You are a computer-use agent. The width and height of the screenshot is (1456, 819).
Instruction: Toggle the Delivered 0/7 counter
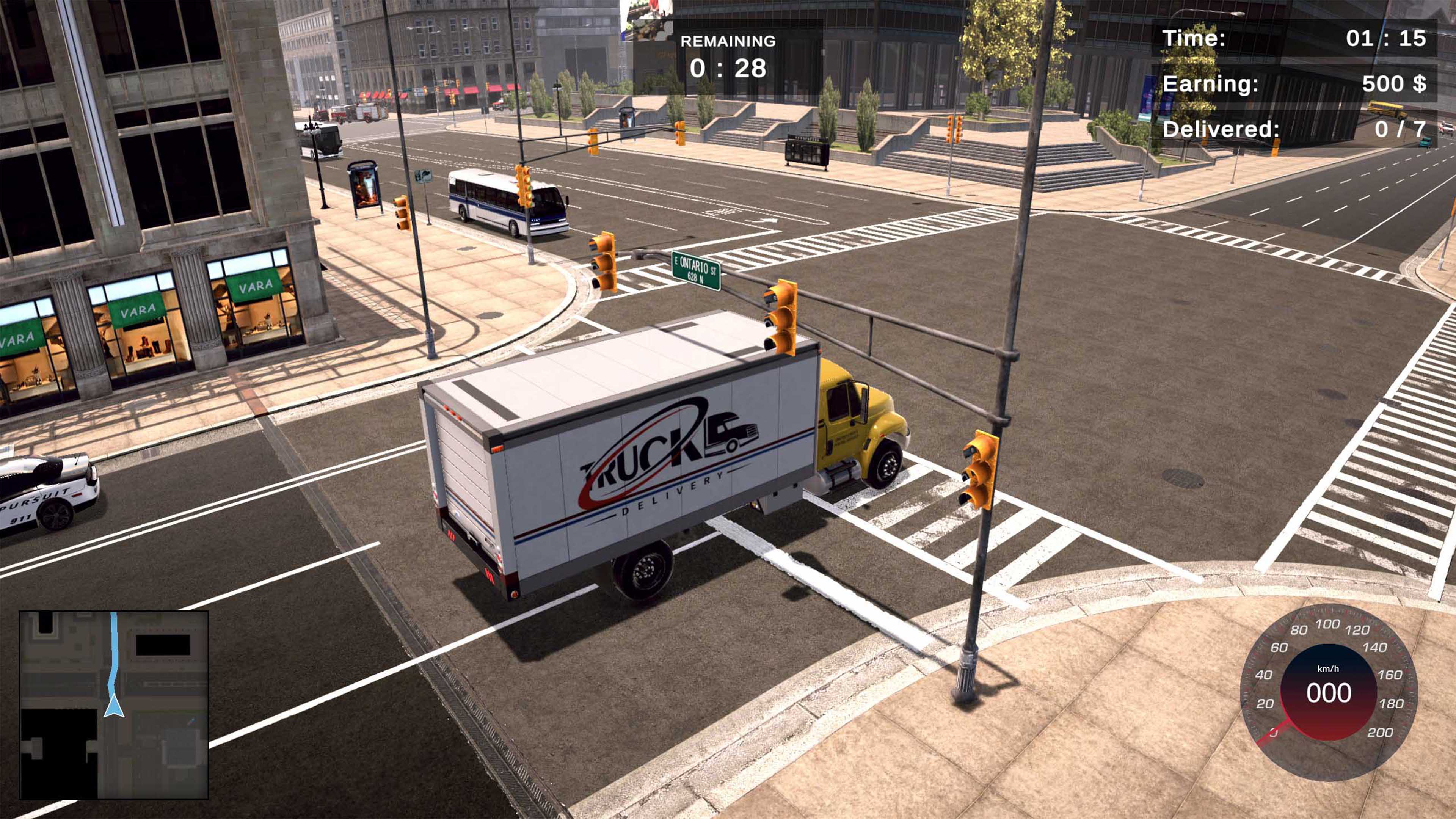(x=1300, y=132)
